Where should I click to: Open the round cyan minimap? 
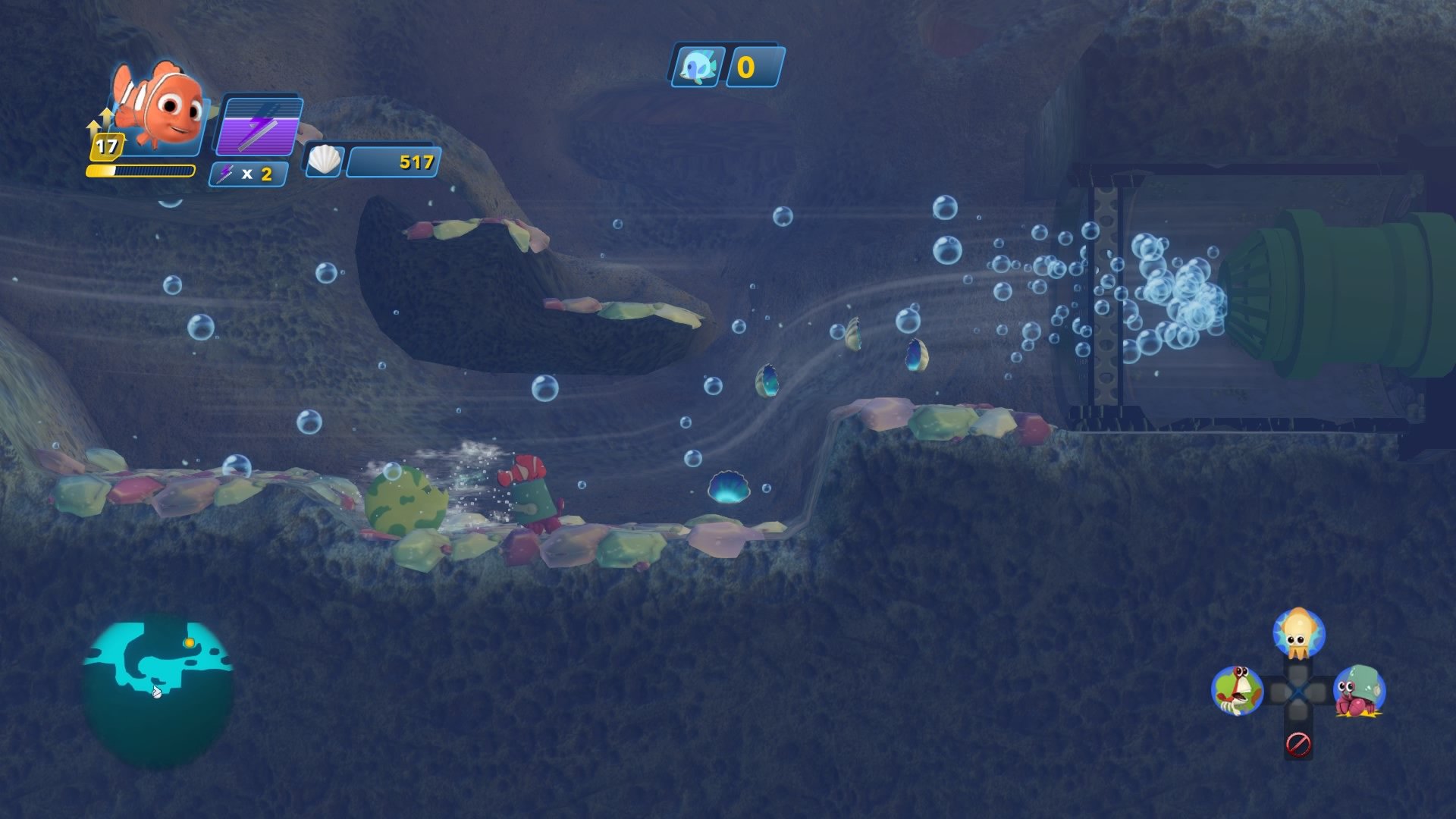[x=158, y=692]
